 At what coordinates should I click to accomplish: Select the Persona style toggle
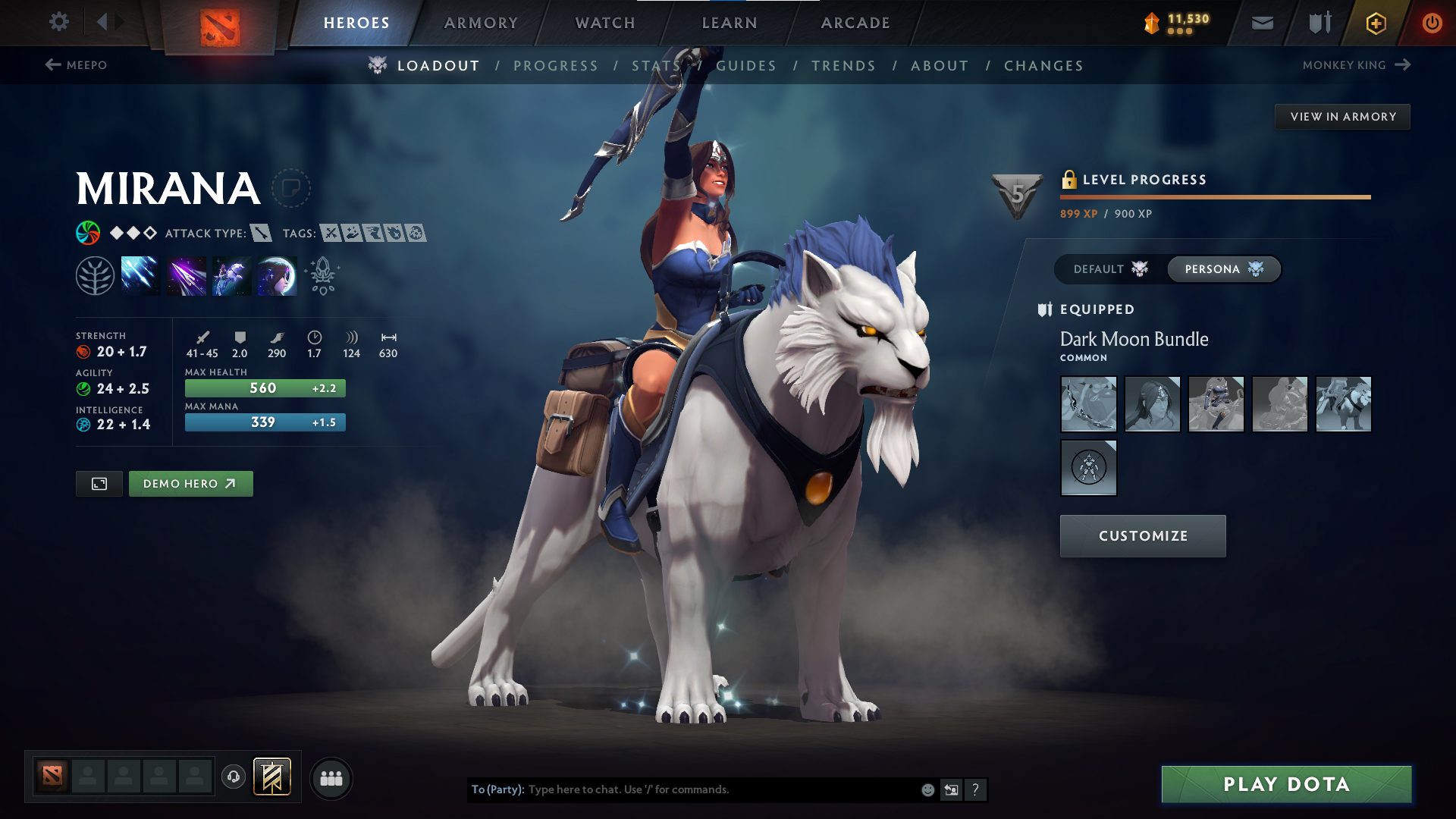pos(1223,268)
